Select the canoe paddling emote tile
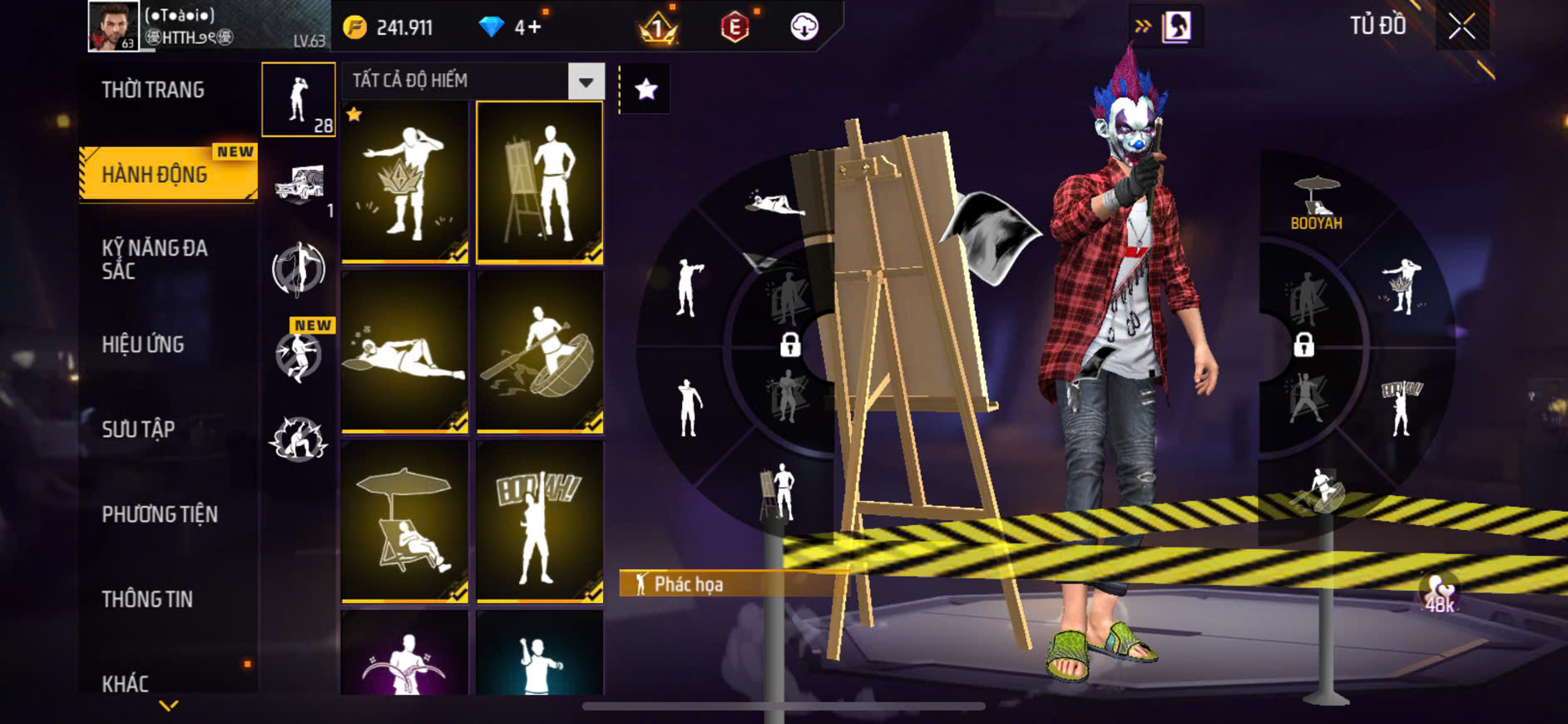 click(x=539, y=352)
